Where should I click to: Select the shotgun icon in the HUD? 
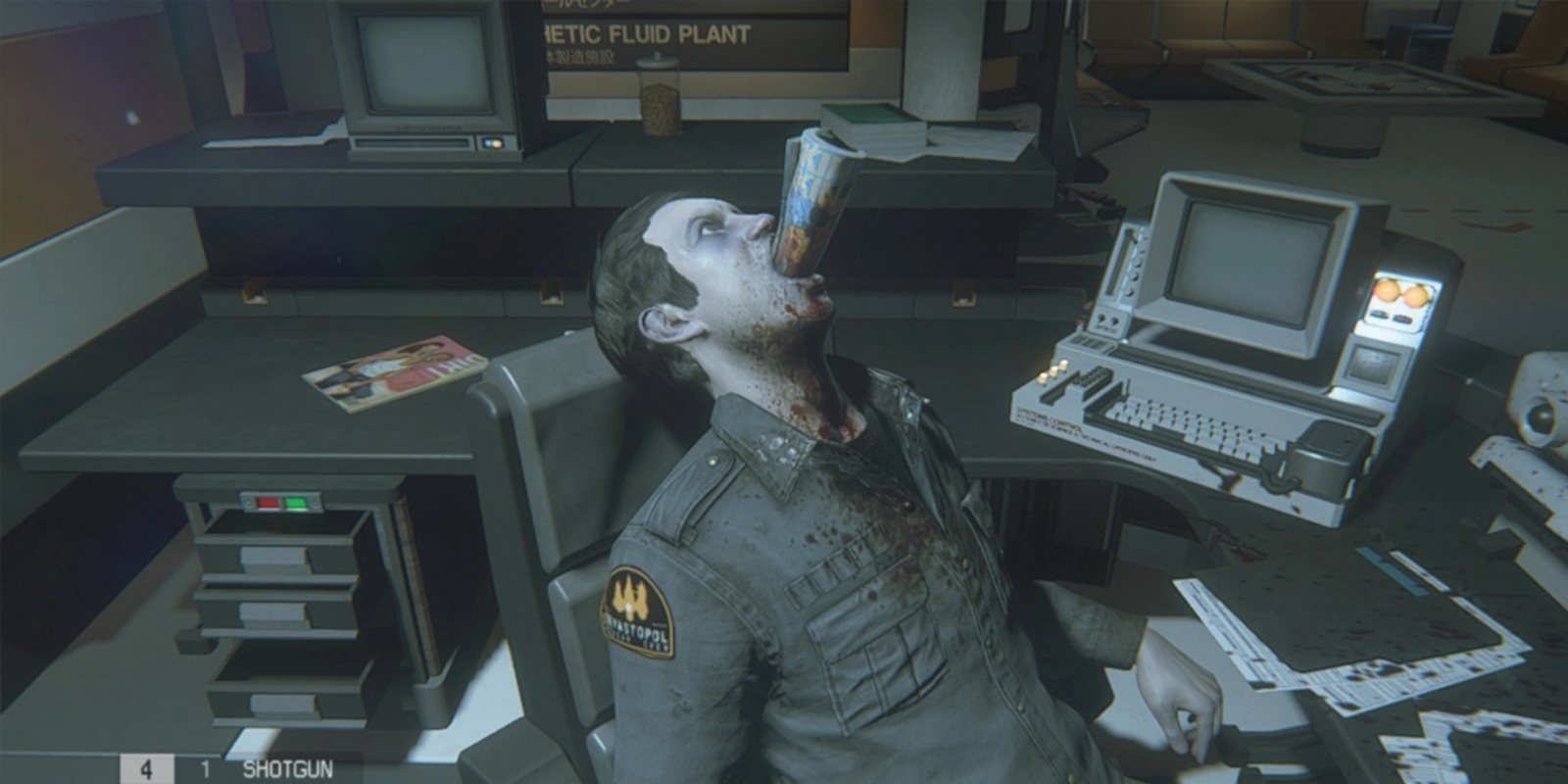250,742
